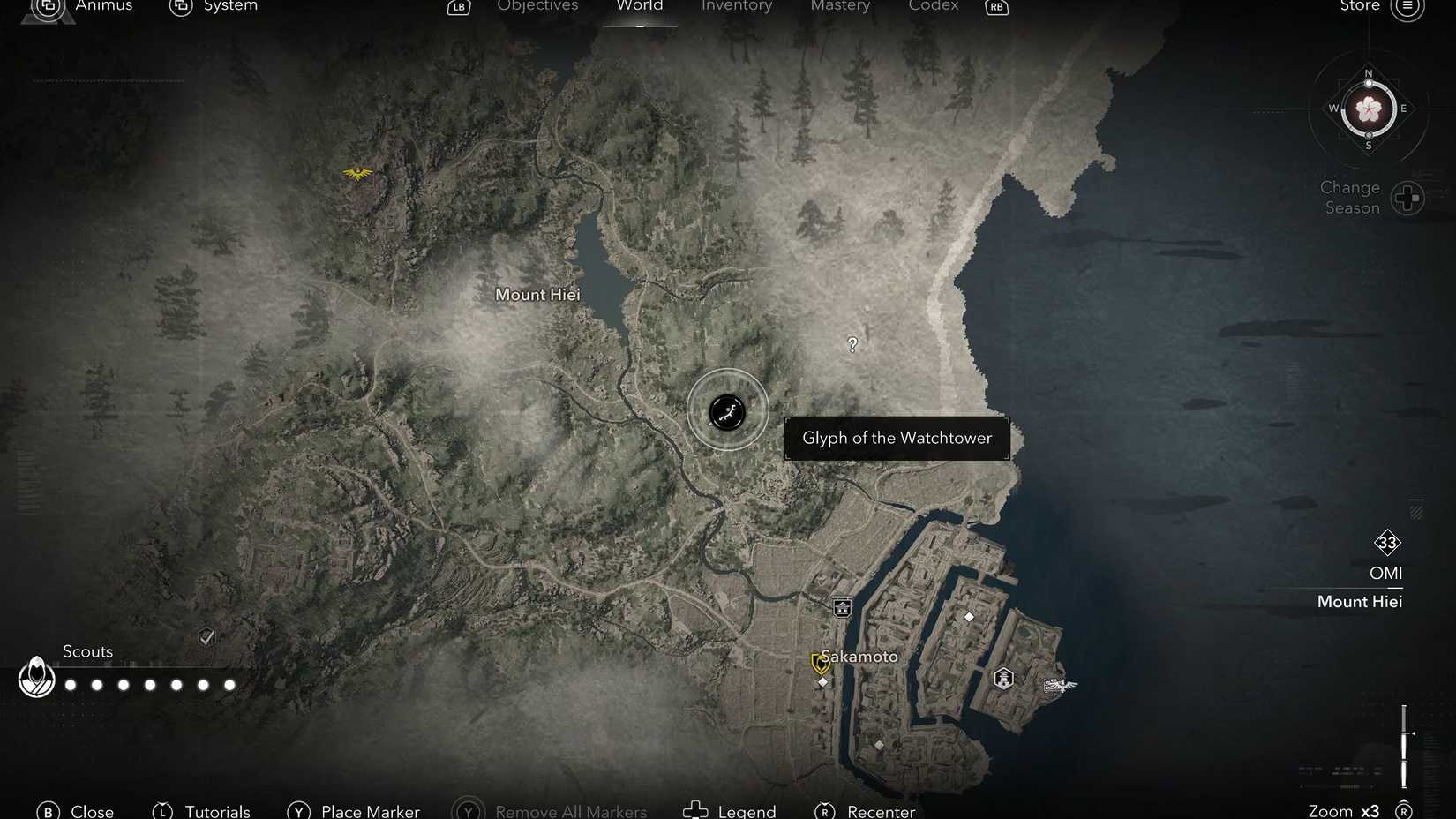Select the white diamond marker north of Sakamoto
This screenshot has height=819, width=1456.
coord(968,617)
